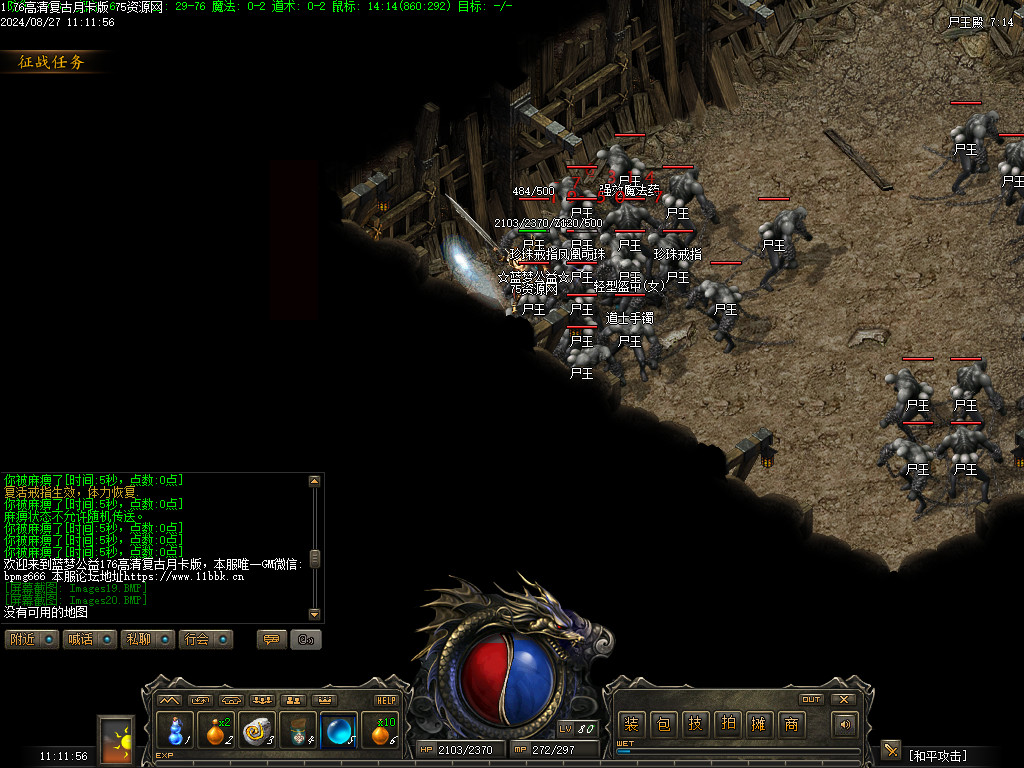The height and width of the screenshot is (768, 1024).
Task: Toggle the 私聊 private chat channel
Action: 147,639
